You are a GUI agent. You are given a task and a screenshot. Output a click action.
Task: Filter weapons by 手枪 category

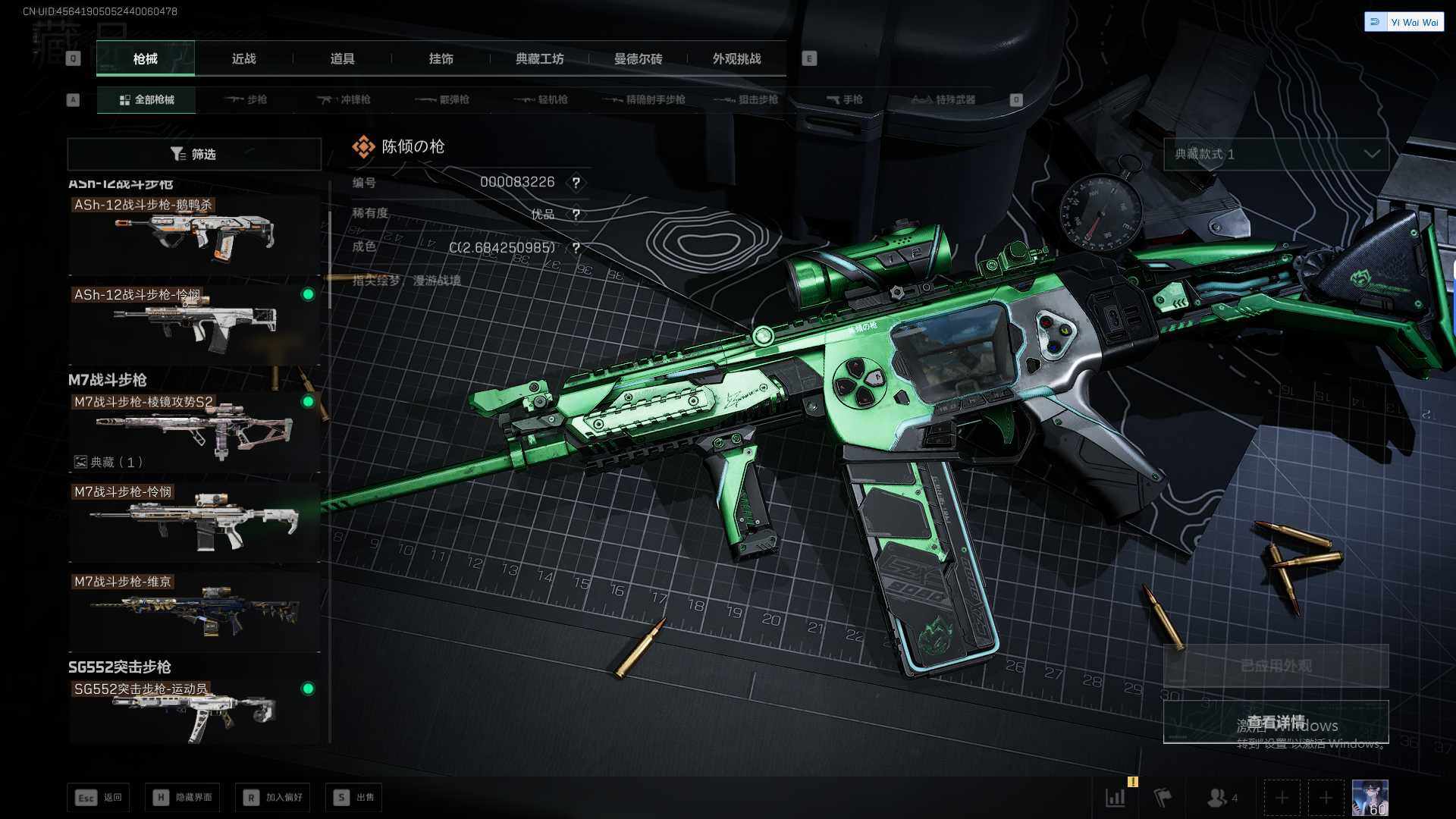844,99
